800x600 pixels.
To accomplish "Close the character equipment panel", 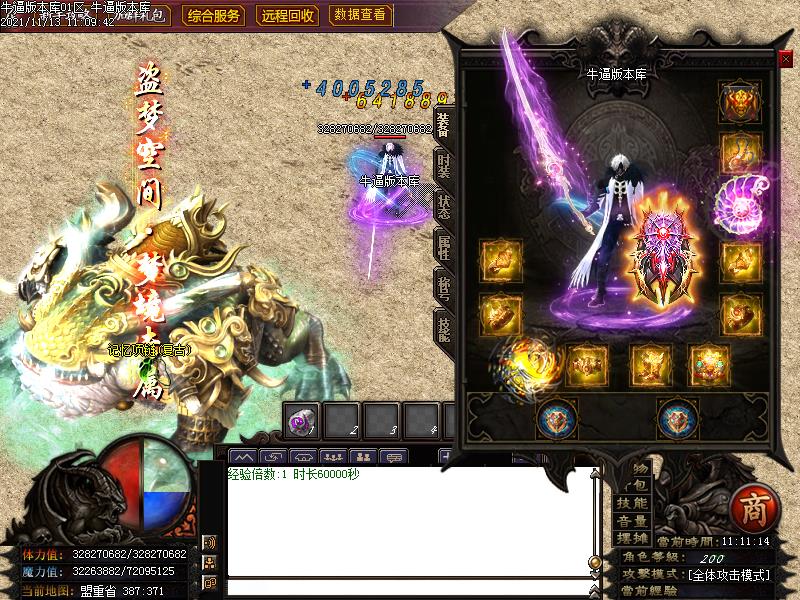I will click(x=785, y=58).
